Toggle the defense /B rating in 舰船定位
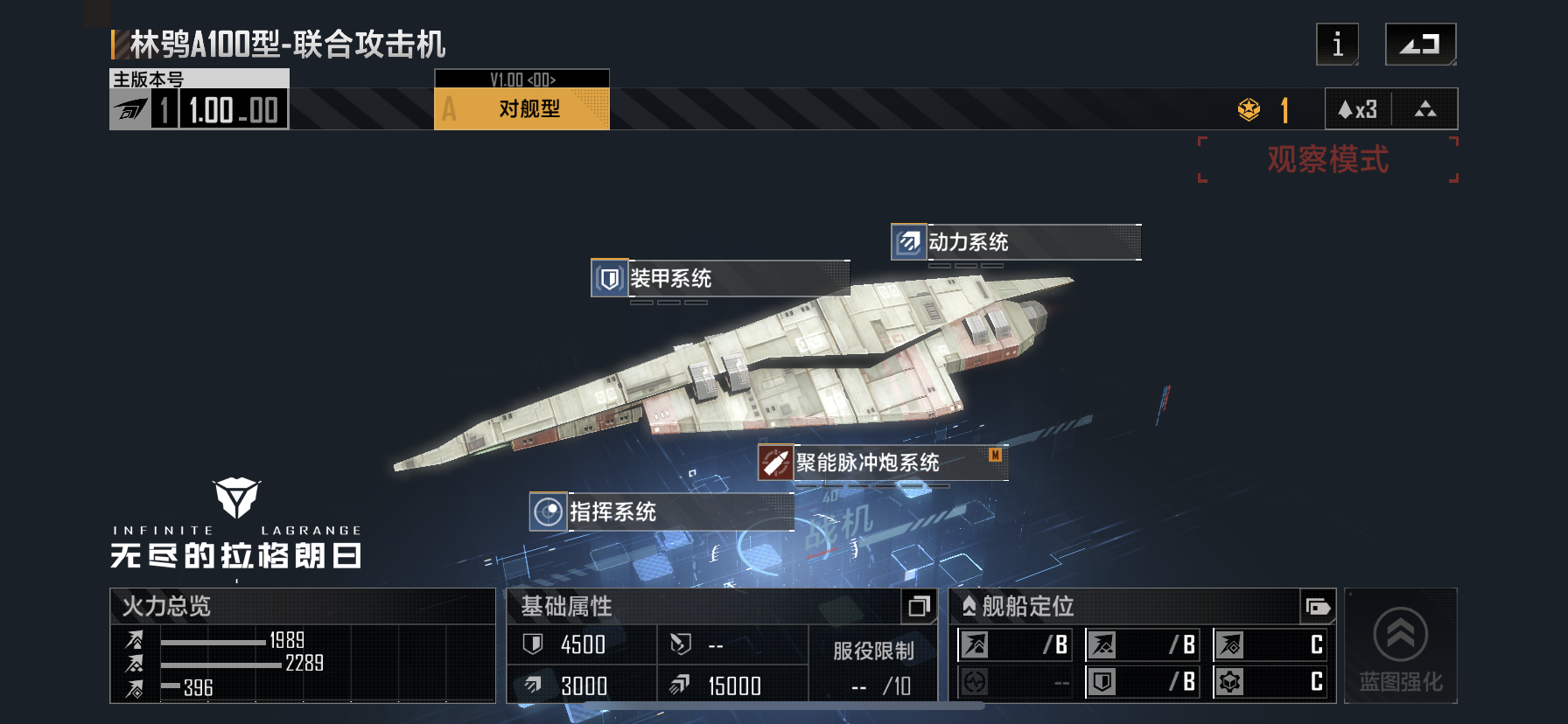This screenshot has width=1568, height=724. click(x=1144, y=685)
